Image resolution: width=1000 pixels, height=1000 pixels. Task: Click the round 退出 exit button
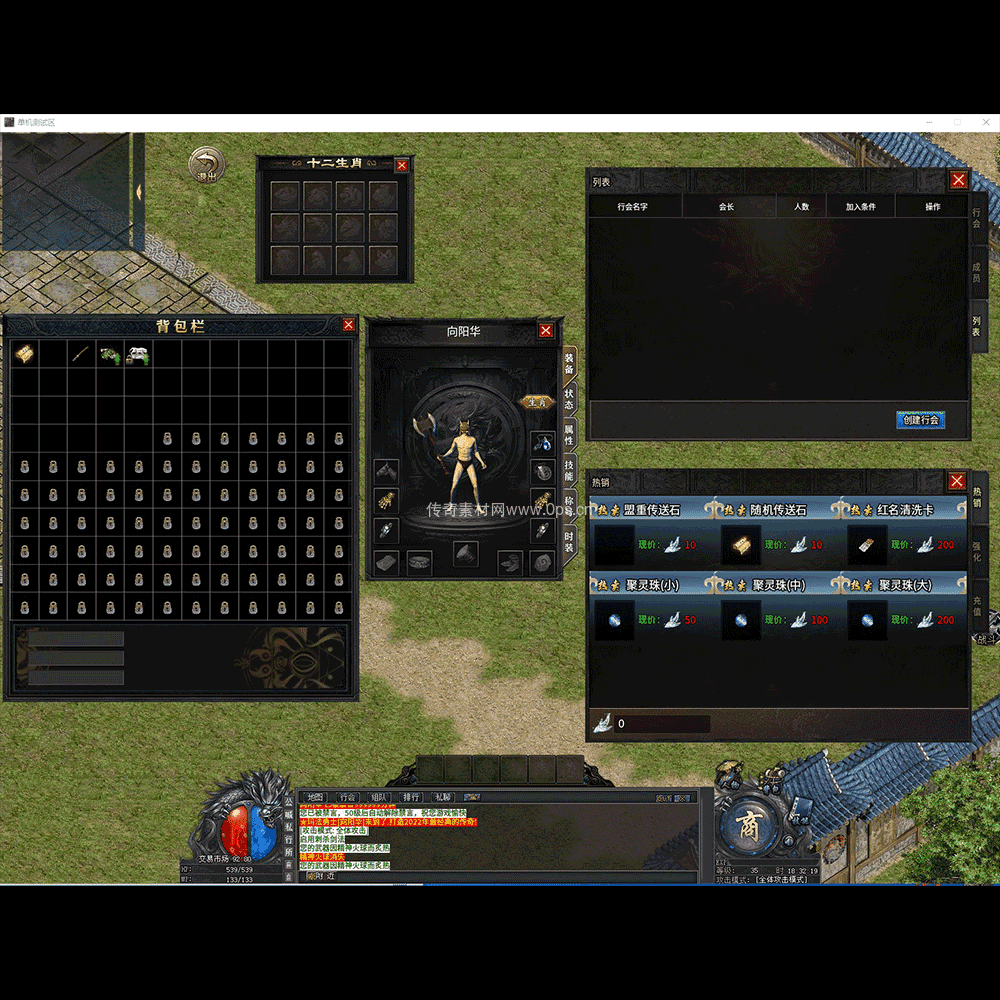point(207,166)
